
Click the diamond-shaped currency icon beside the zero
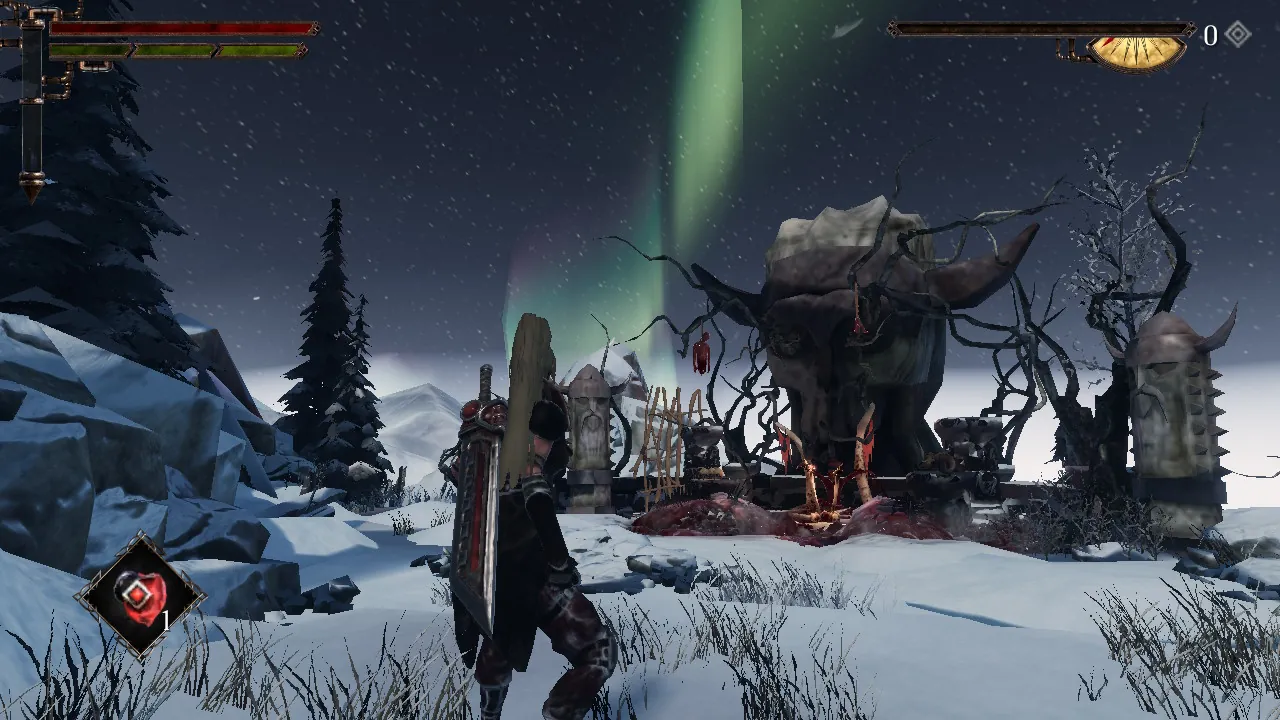(1238, 32)
